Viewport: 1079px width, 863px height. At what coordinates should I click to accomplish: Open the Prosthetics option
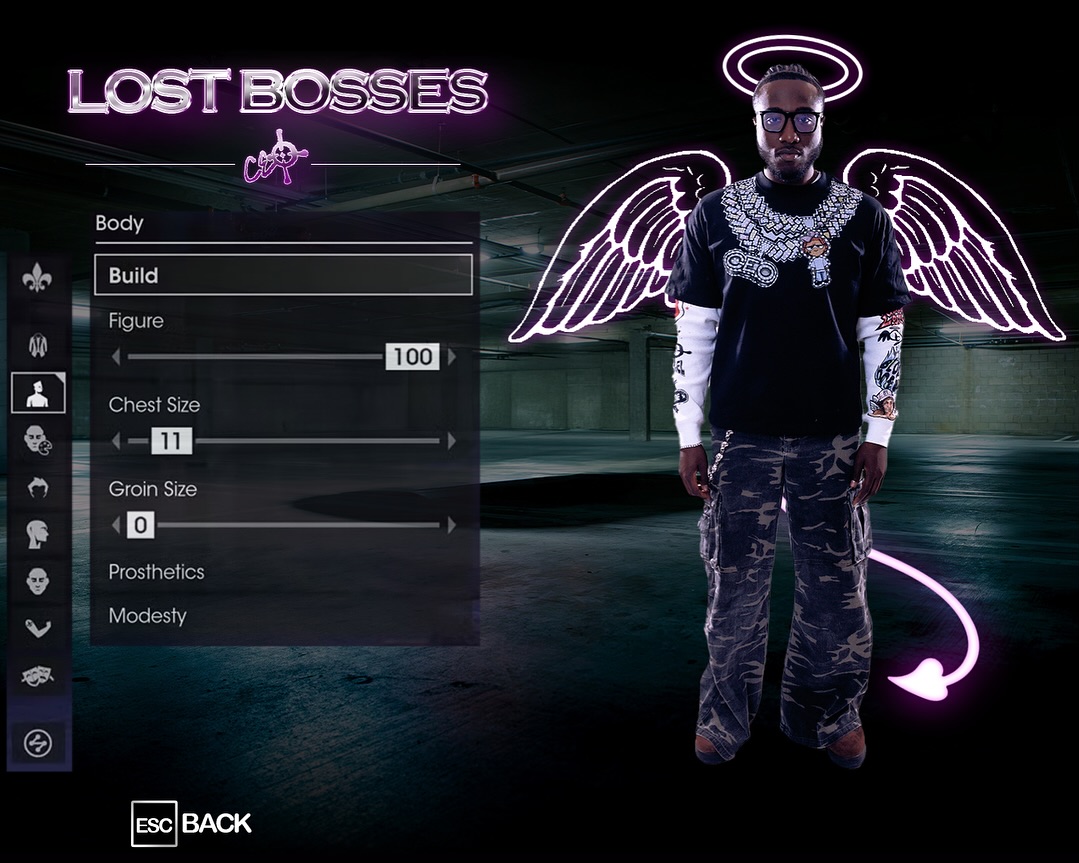tap(157, 572)
